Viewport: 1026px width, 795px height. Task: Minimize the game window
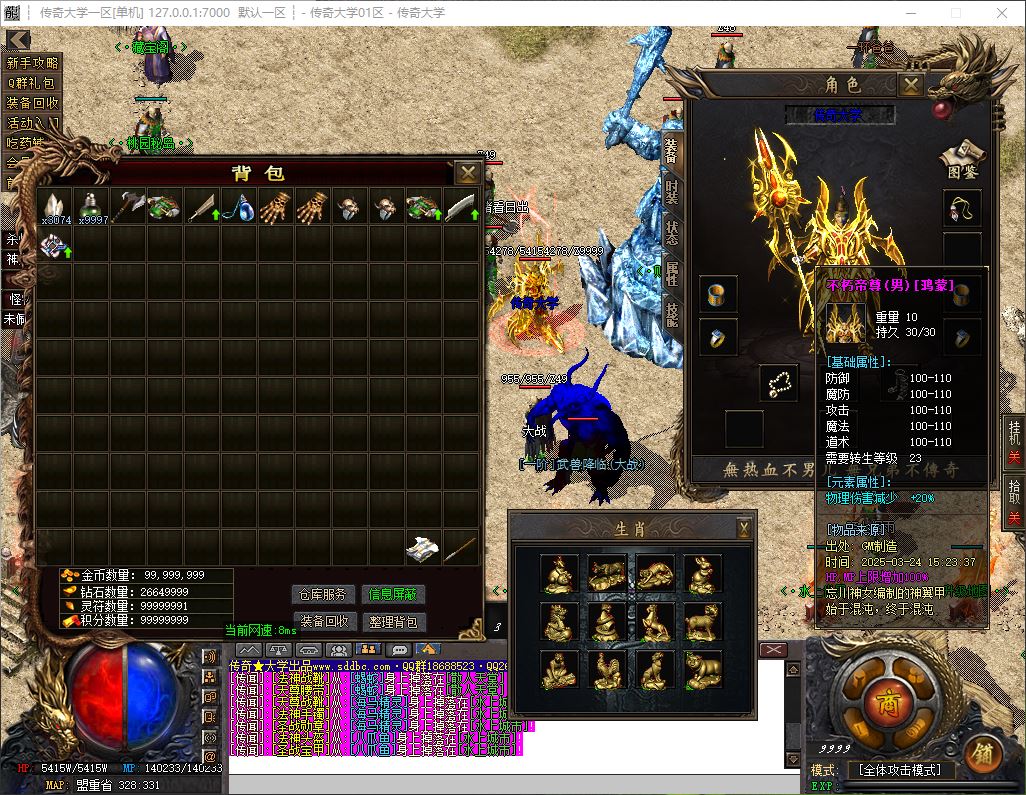coord(909,13)
